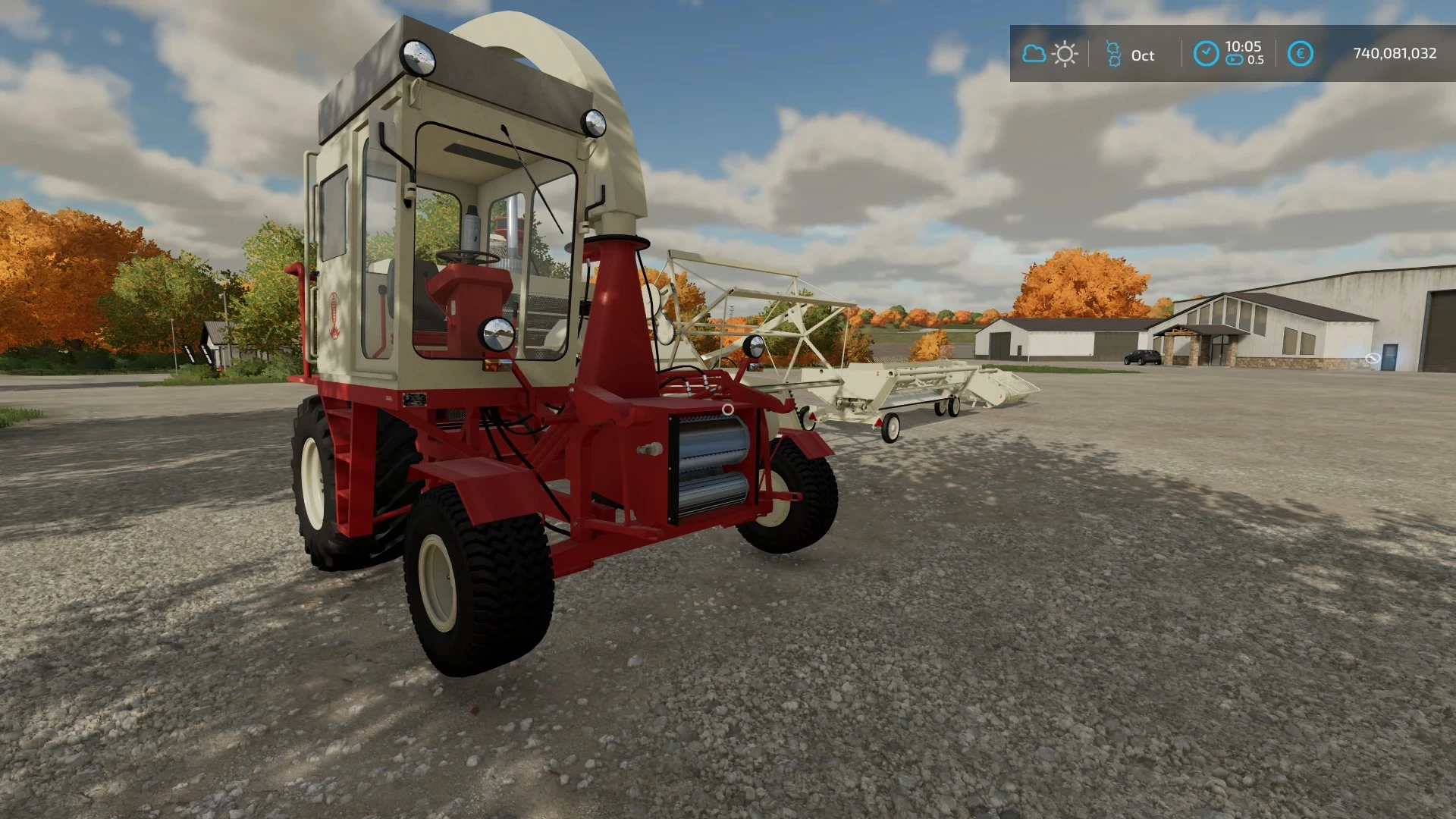Toggle the weather display on the HUD

[1049, 53]
